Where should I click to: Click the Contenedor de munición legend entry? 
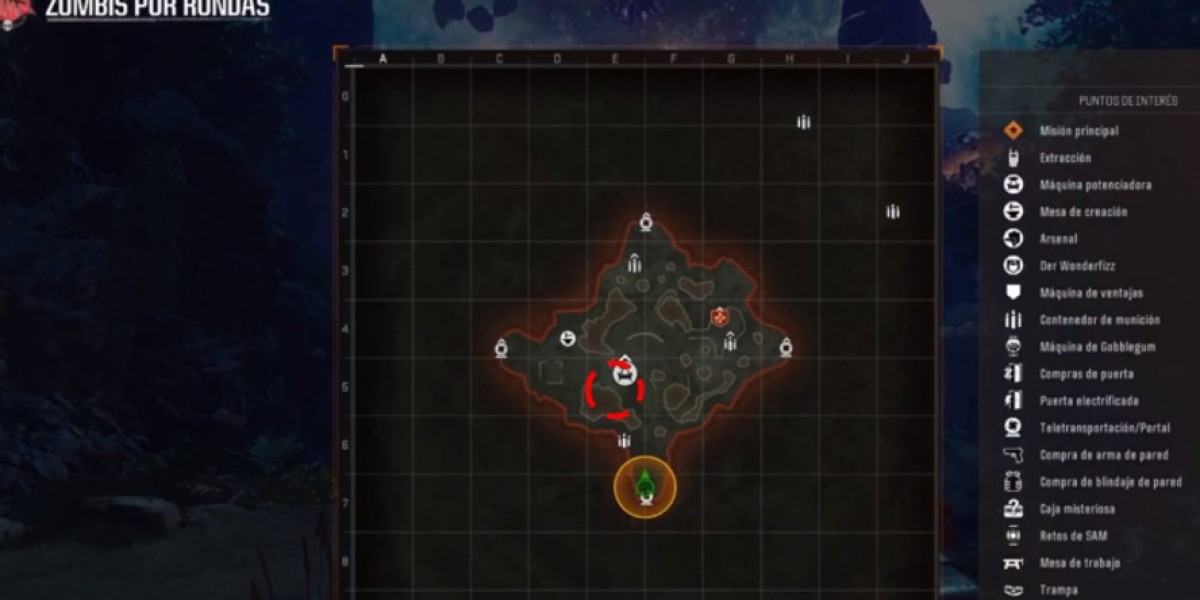(1099, 320)
